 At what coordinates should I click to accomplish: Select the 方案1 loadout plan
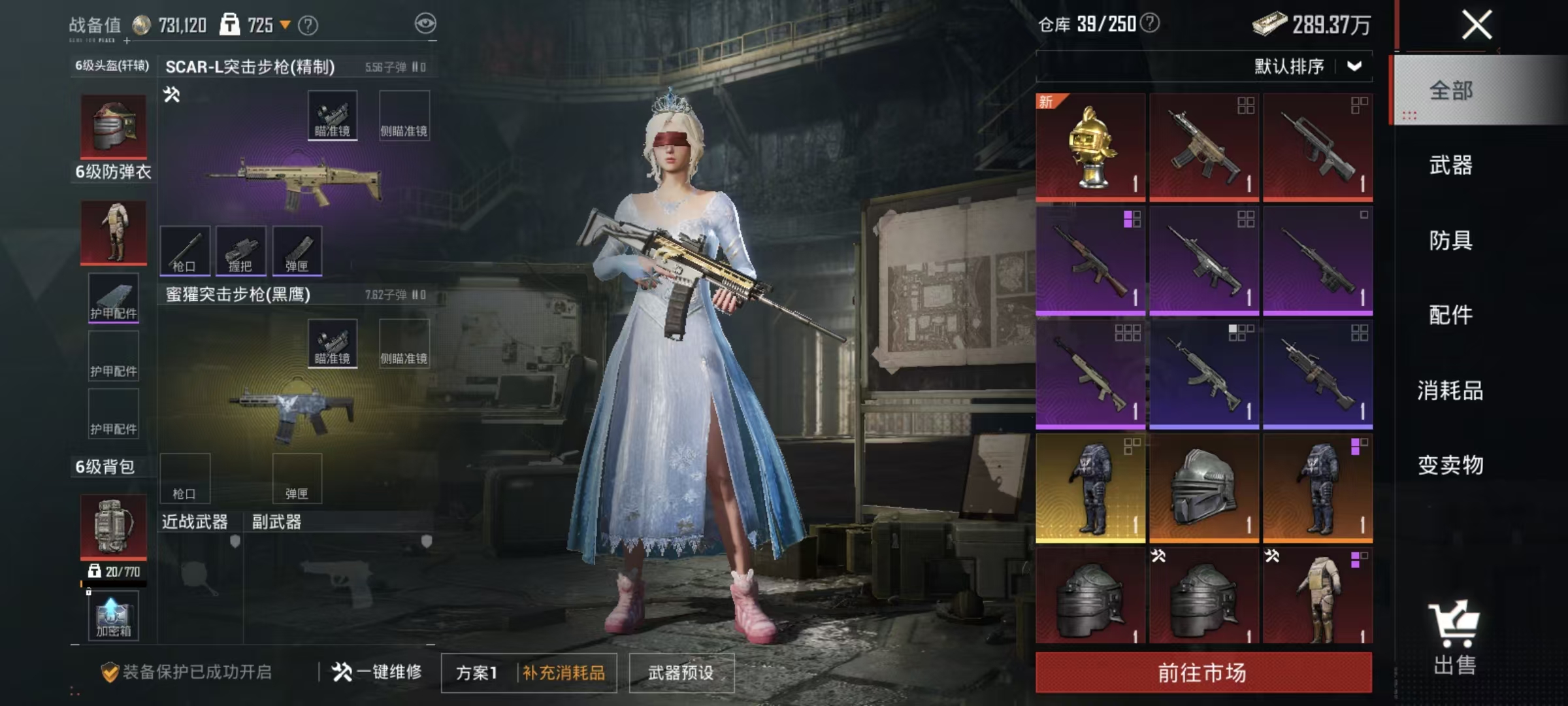coord(476,673)
